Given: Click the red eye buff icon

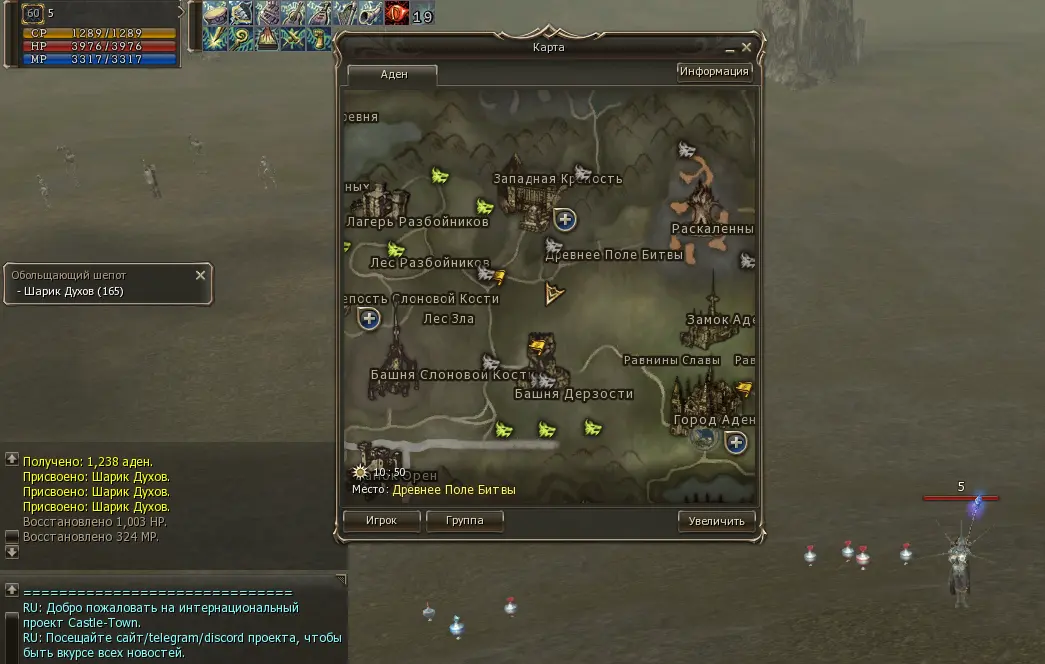Looking at the screenshot, I should (397, 14).
